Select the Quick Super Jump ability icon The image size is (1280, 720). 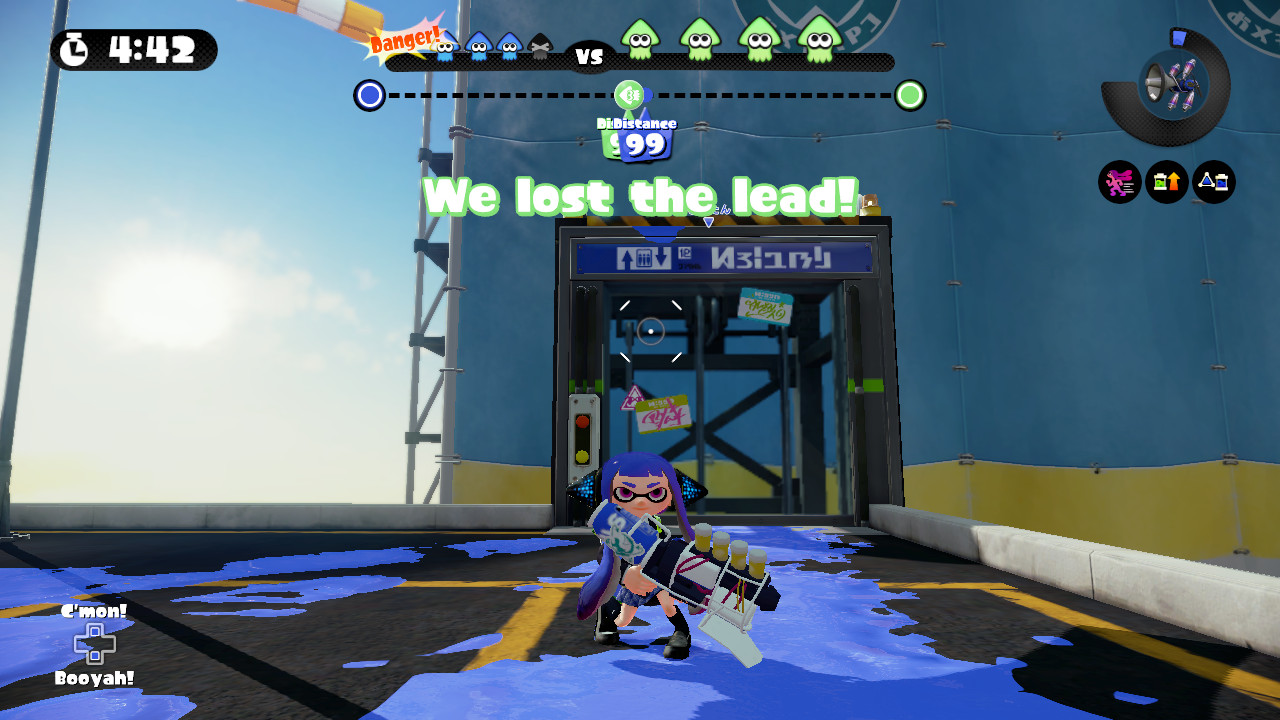(x=1212, y=183)
